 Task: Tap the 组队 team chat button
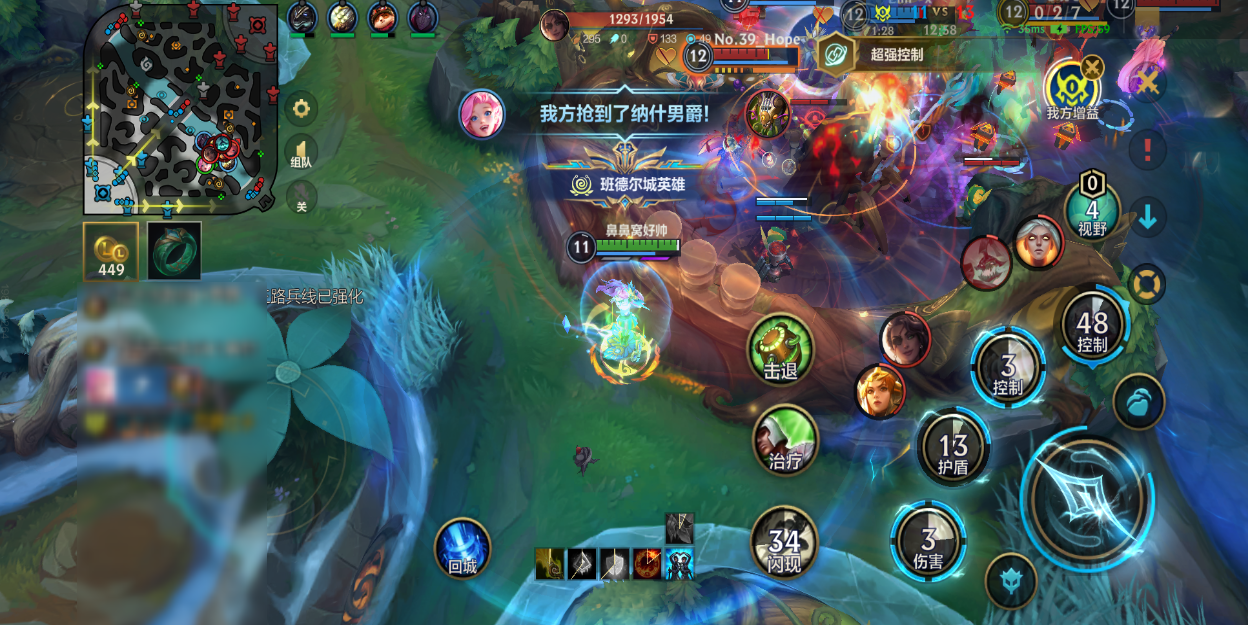click(301, 153)
